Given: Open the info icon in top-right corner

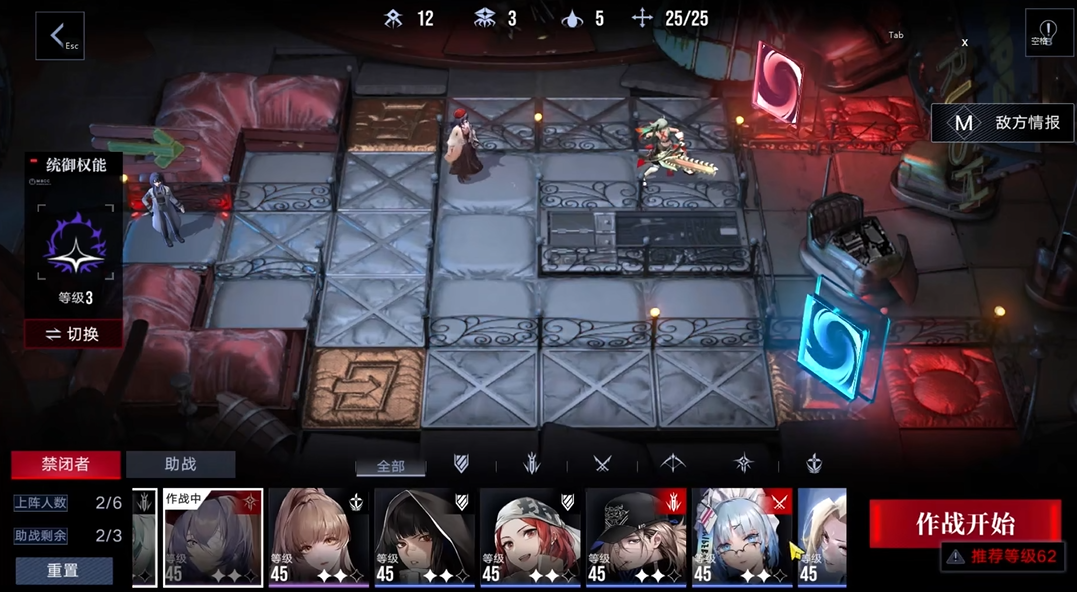Looking at the screenshot, I should tap(1048, 32).
